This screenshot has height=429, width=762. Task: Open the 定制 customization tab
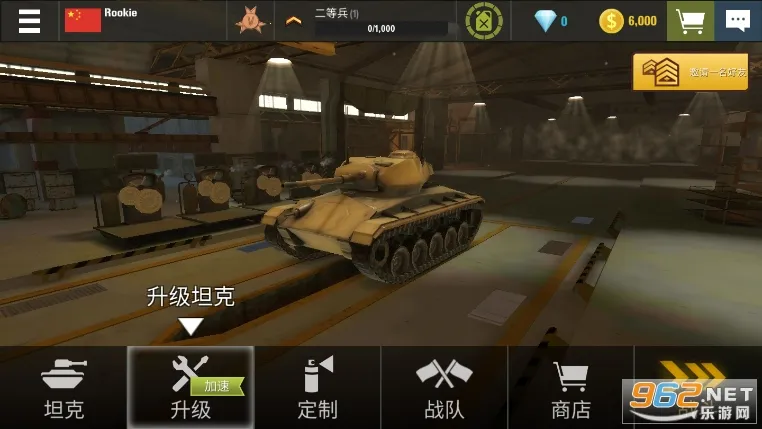(318, 388)
